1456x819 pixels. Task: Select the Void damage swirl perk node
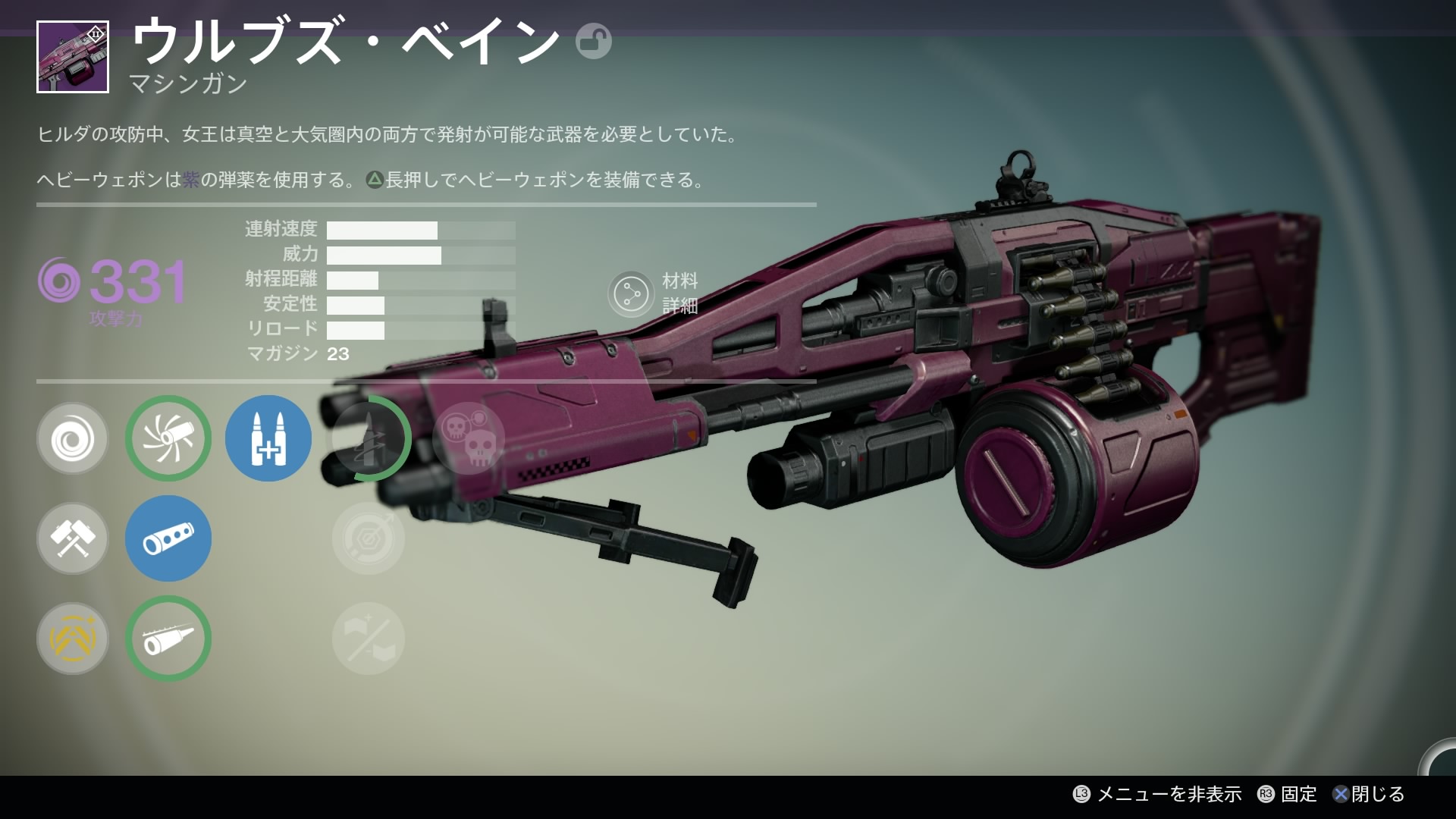tap(73, 438)
